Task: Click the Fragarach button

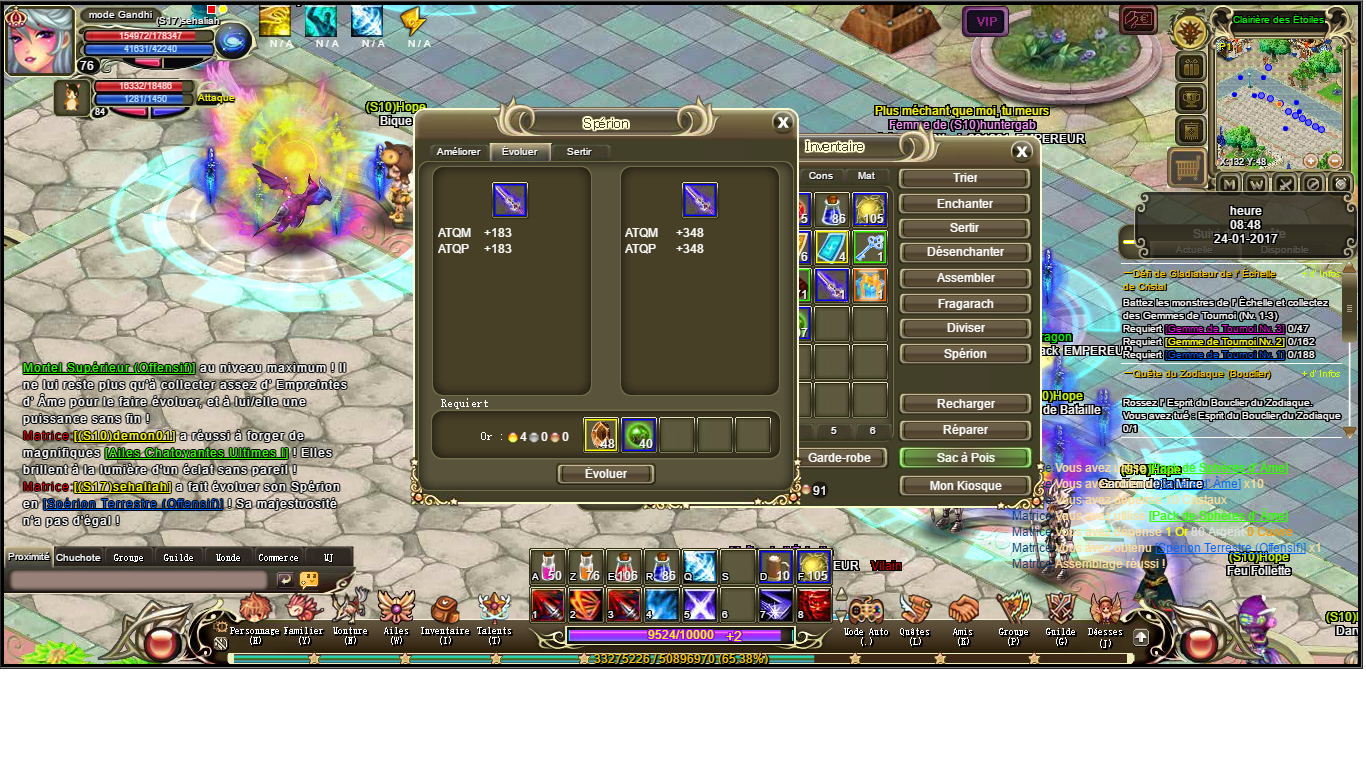Action: tap(964, 302)
